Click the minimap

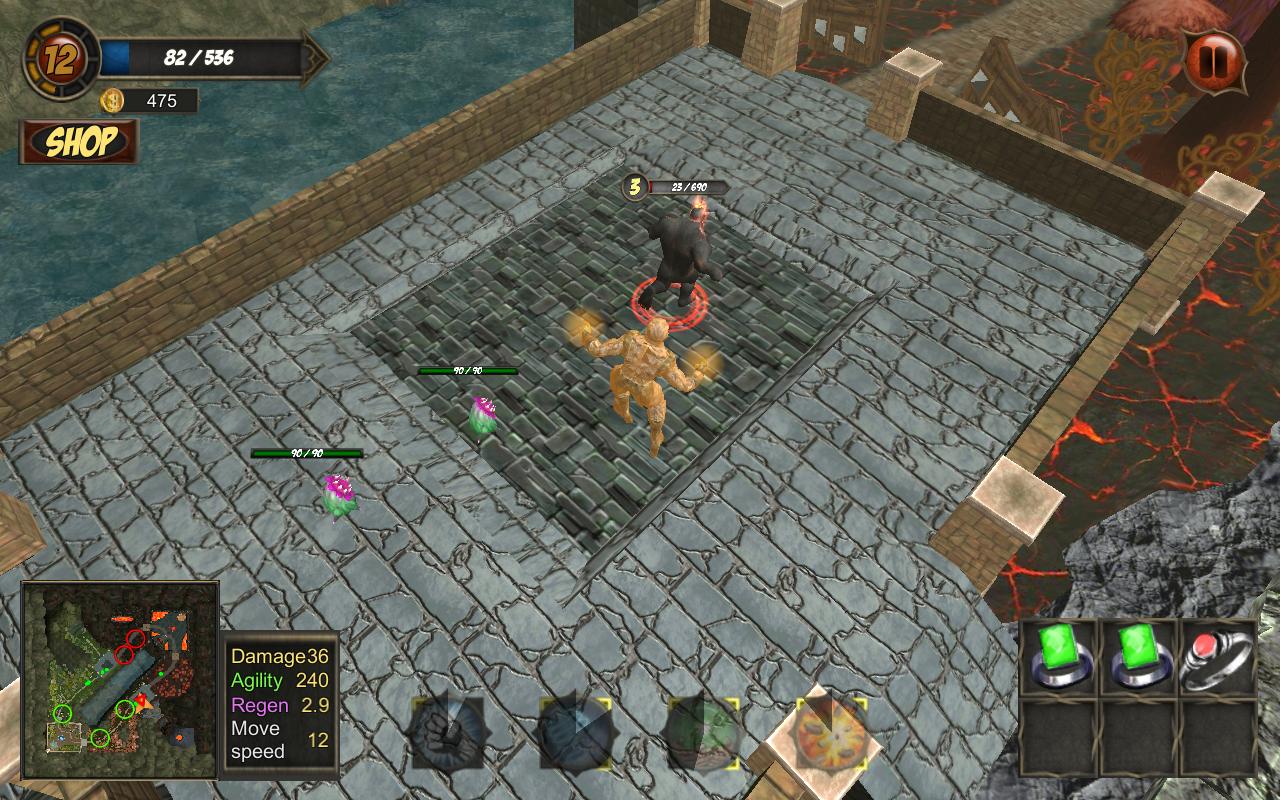pos(120,680)
